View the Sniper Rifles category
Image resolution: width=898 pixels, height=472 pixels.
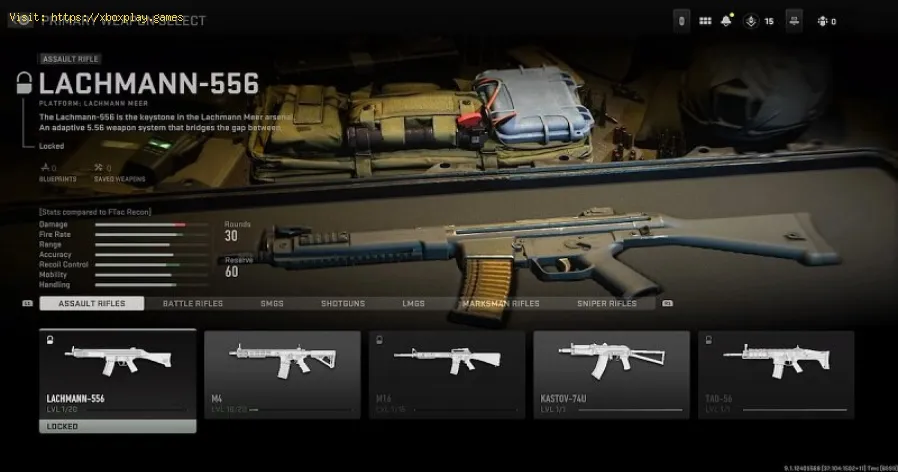(x=606, y=303)
